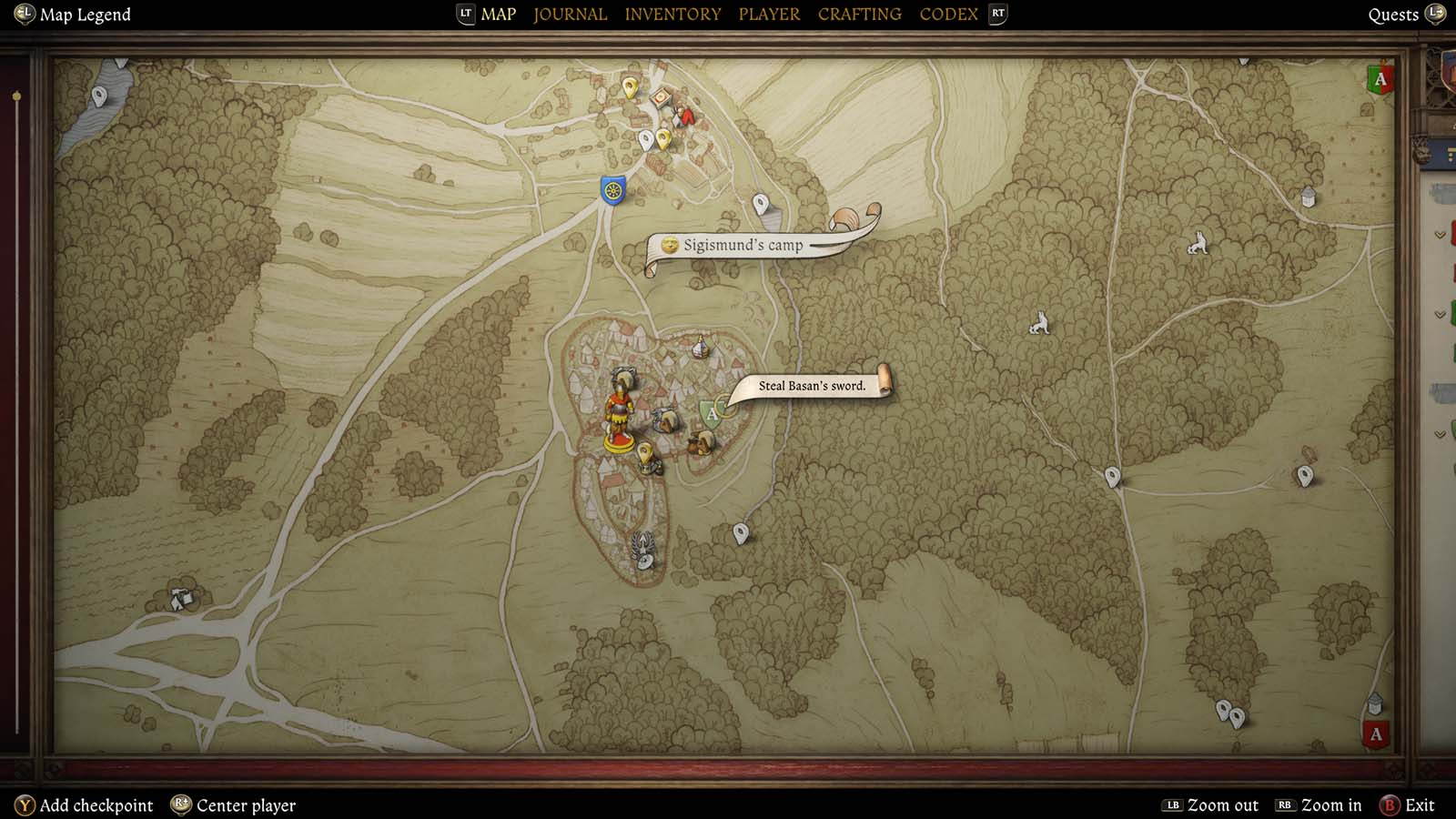Click the blue wagon wheel shield near the village
The image size is (1456, 819).
[x=612, y=189]
